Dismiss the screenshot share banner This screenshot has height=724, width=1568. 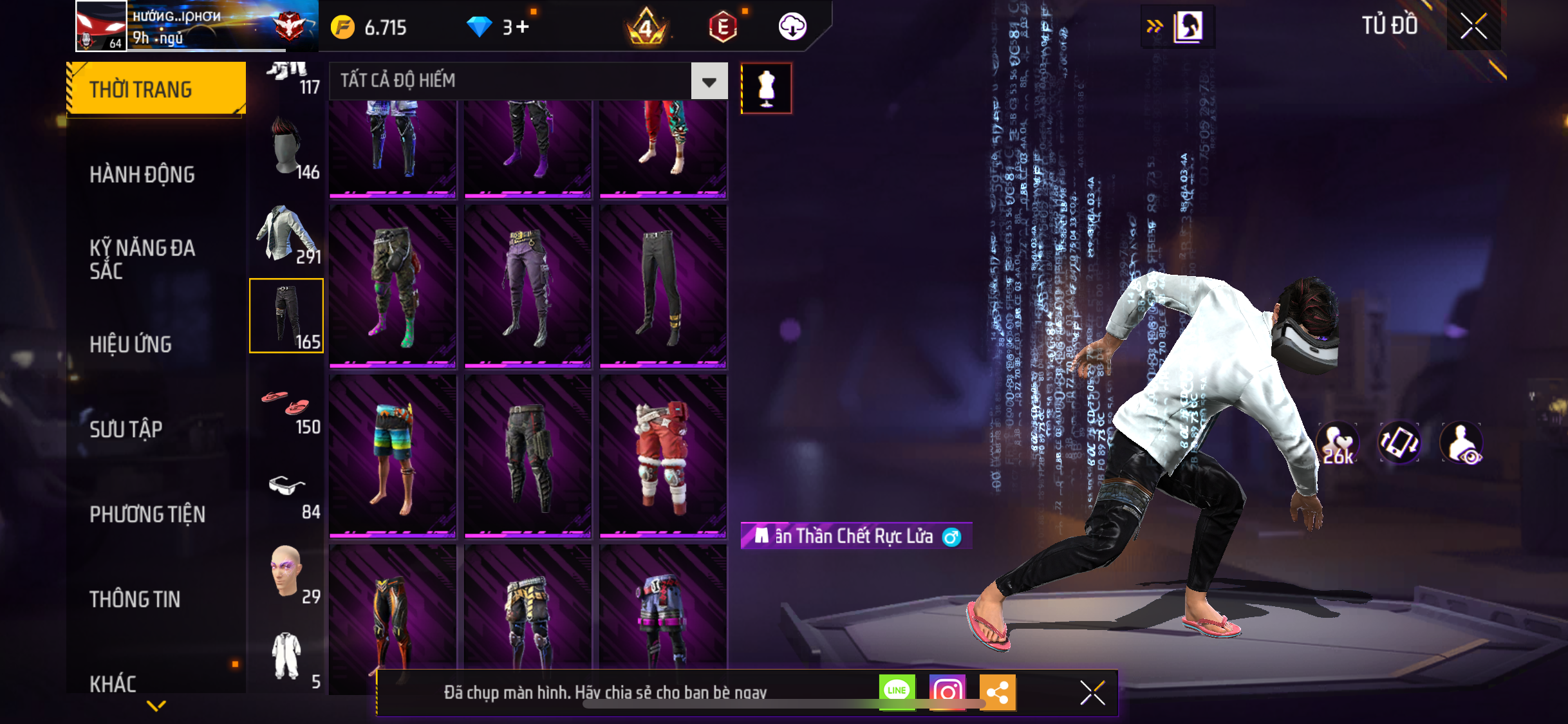[1092, 692]
